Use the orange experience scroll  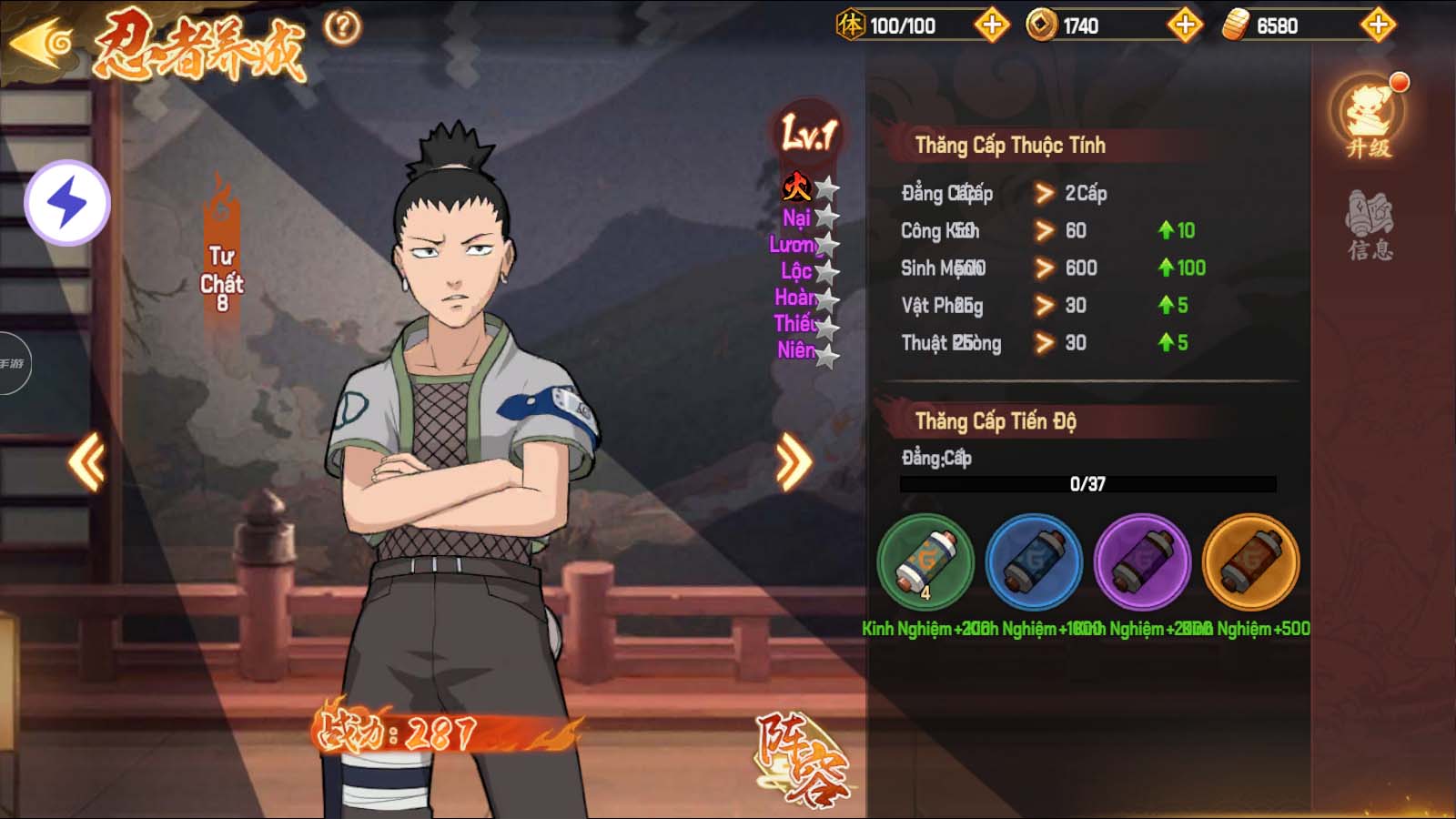click(x=1250, y=562)
